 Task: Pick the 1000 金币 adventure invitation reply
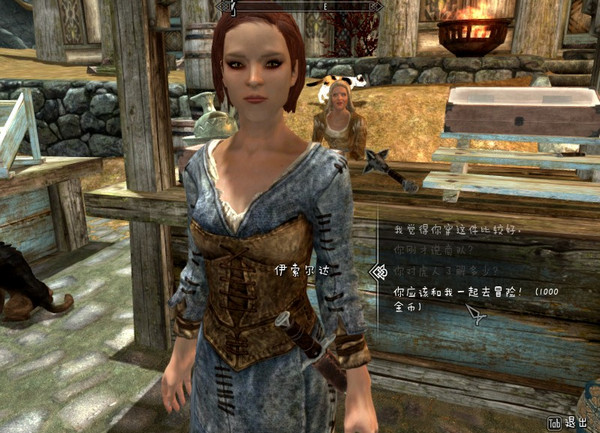pyautogui.click(x=460, y=291)
